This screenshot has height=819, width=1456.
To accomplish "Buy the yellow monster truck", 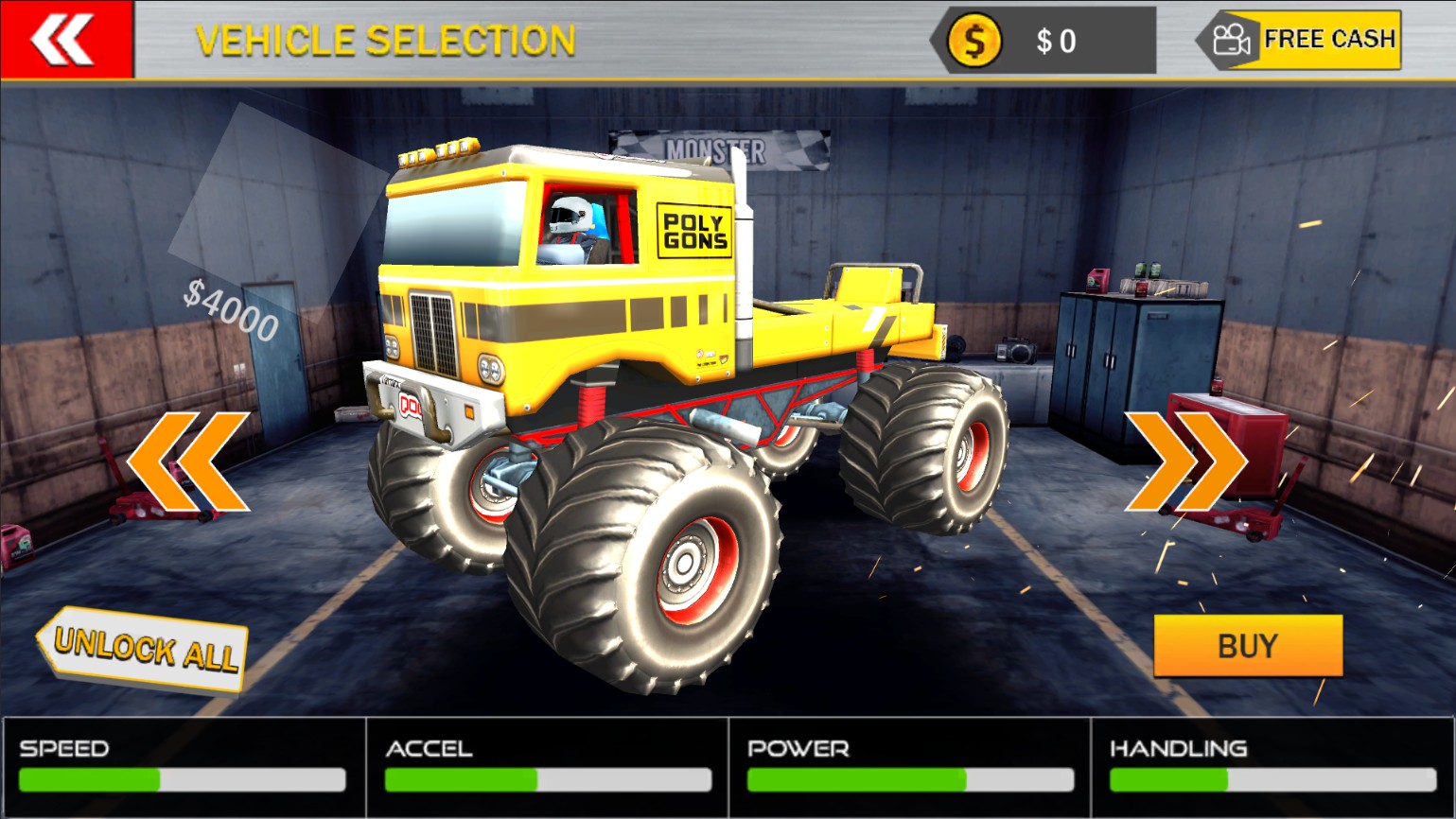I will (1247, 646).
